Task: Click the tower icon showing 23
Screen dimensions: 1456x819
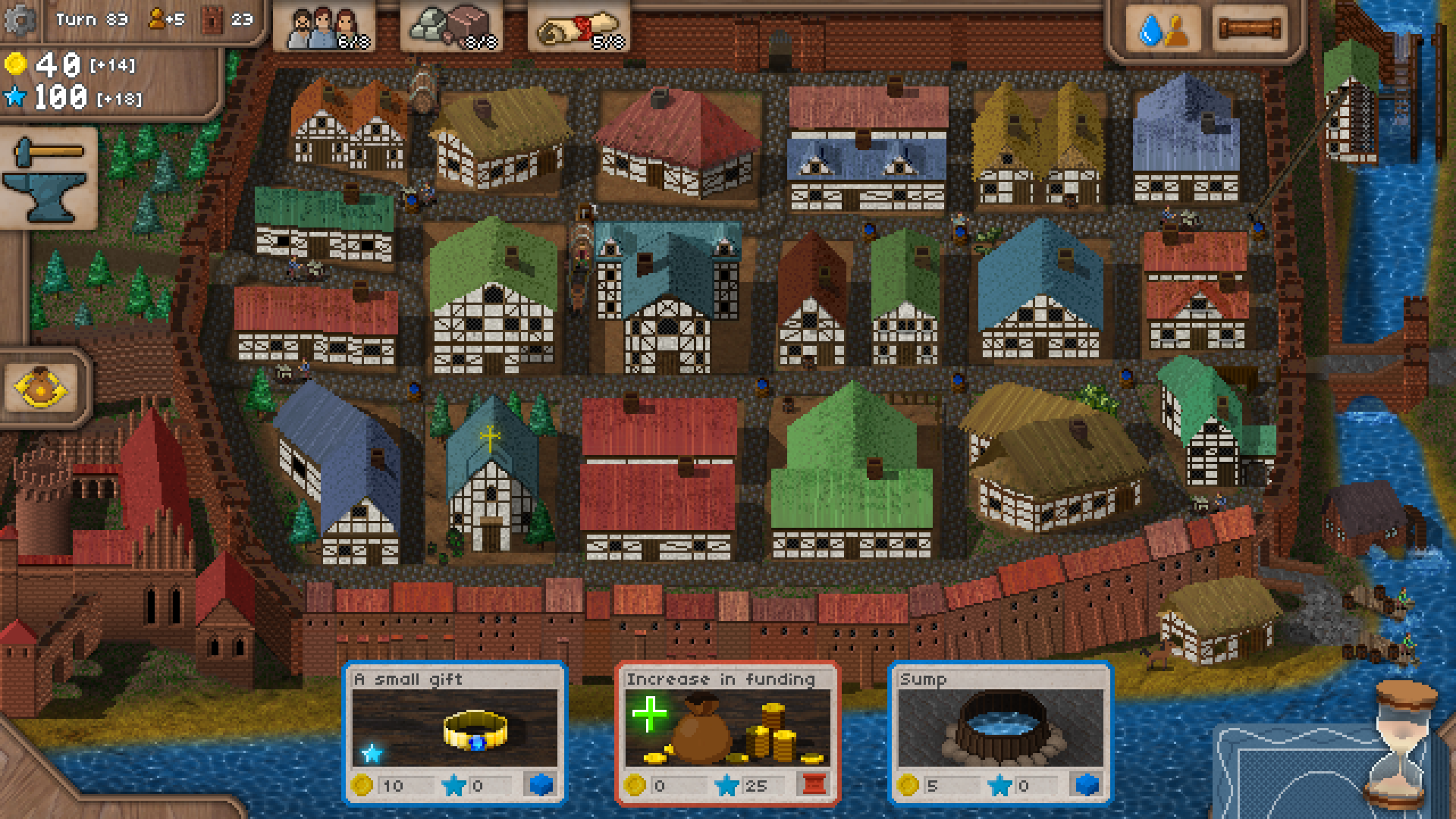Action: tap(210, 20)
